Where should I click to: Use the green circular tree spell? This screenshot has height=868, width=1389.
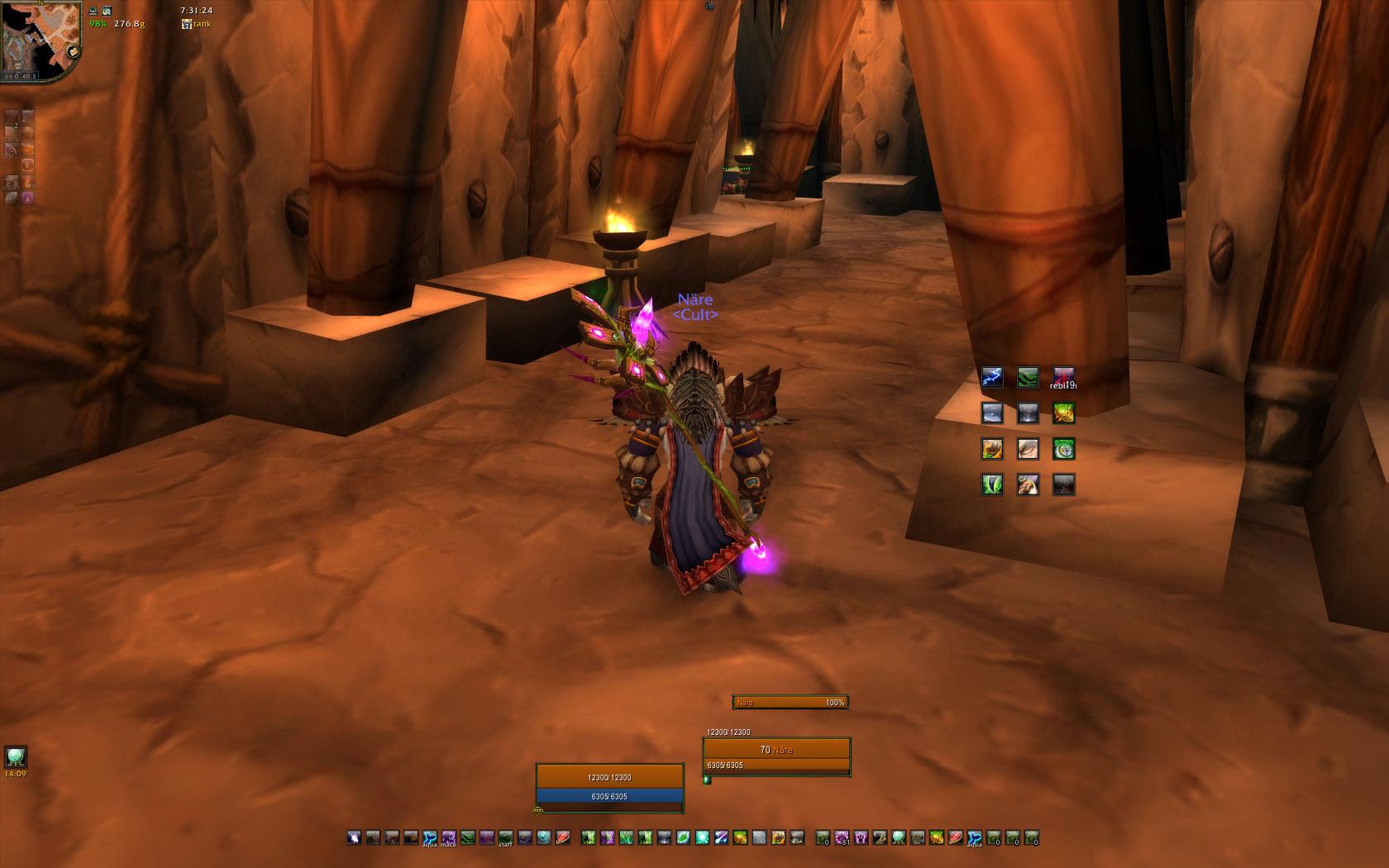(x=1063, y=449)
